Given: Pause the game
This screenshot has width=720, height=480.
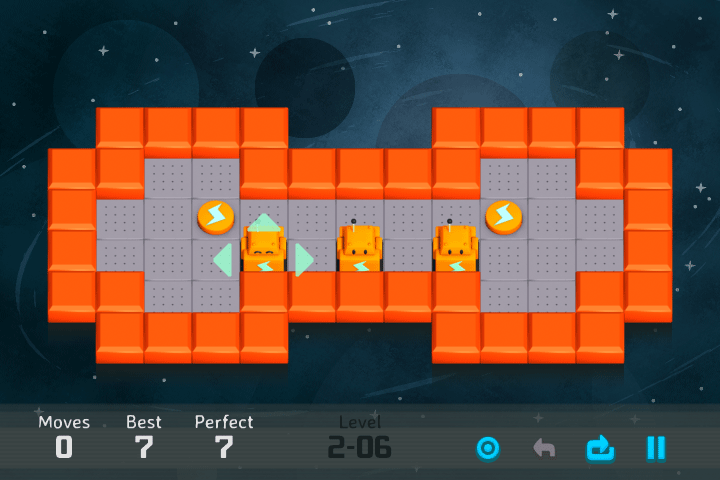Looking at the screenshot, I should (655, 448).
